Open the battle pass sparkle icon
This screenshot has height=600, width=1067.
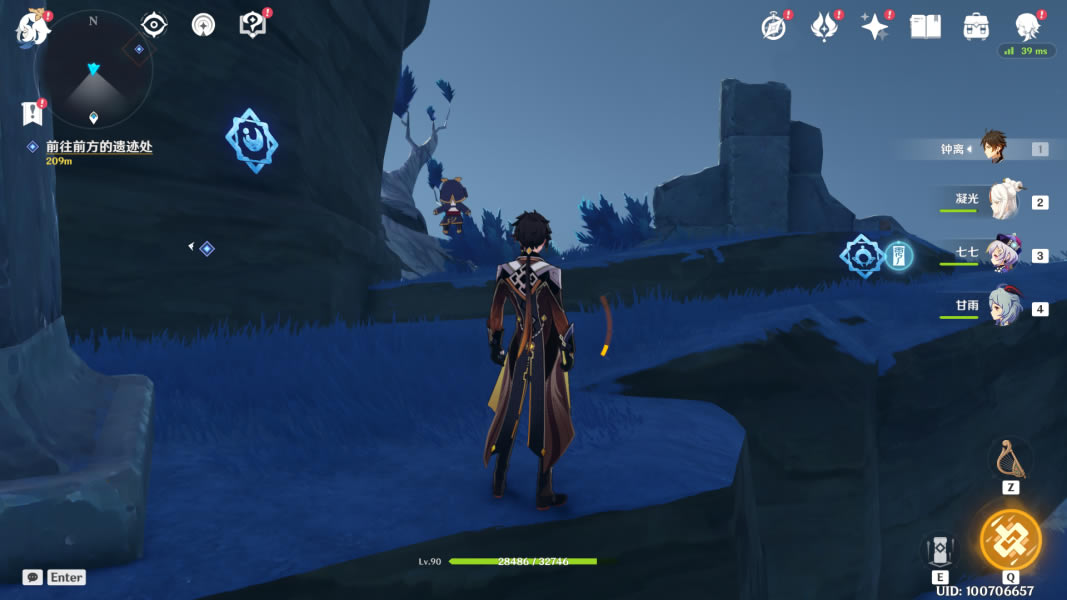875,27
